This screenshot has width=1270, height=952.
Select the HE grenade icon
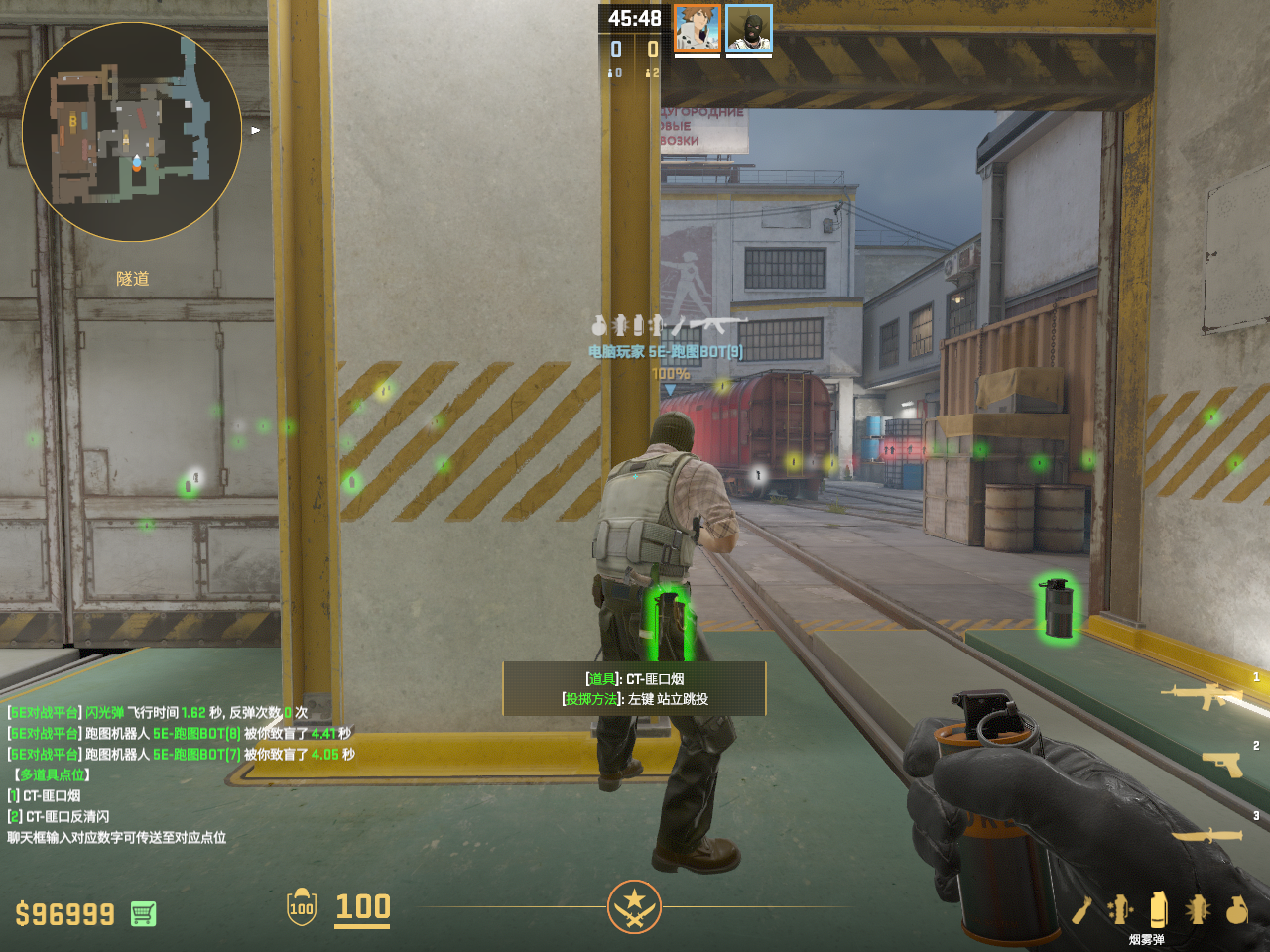[1236, 909]
